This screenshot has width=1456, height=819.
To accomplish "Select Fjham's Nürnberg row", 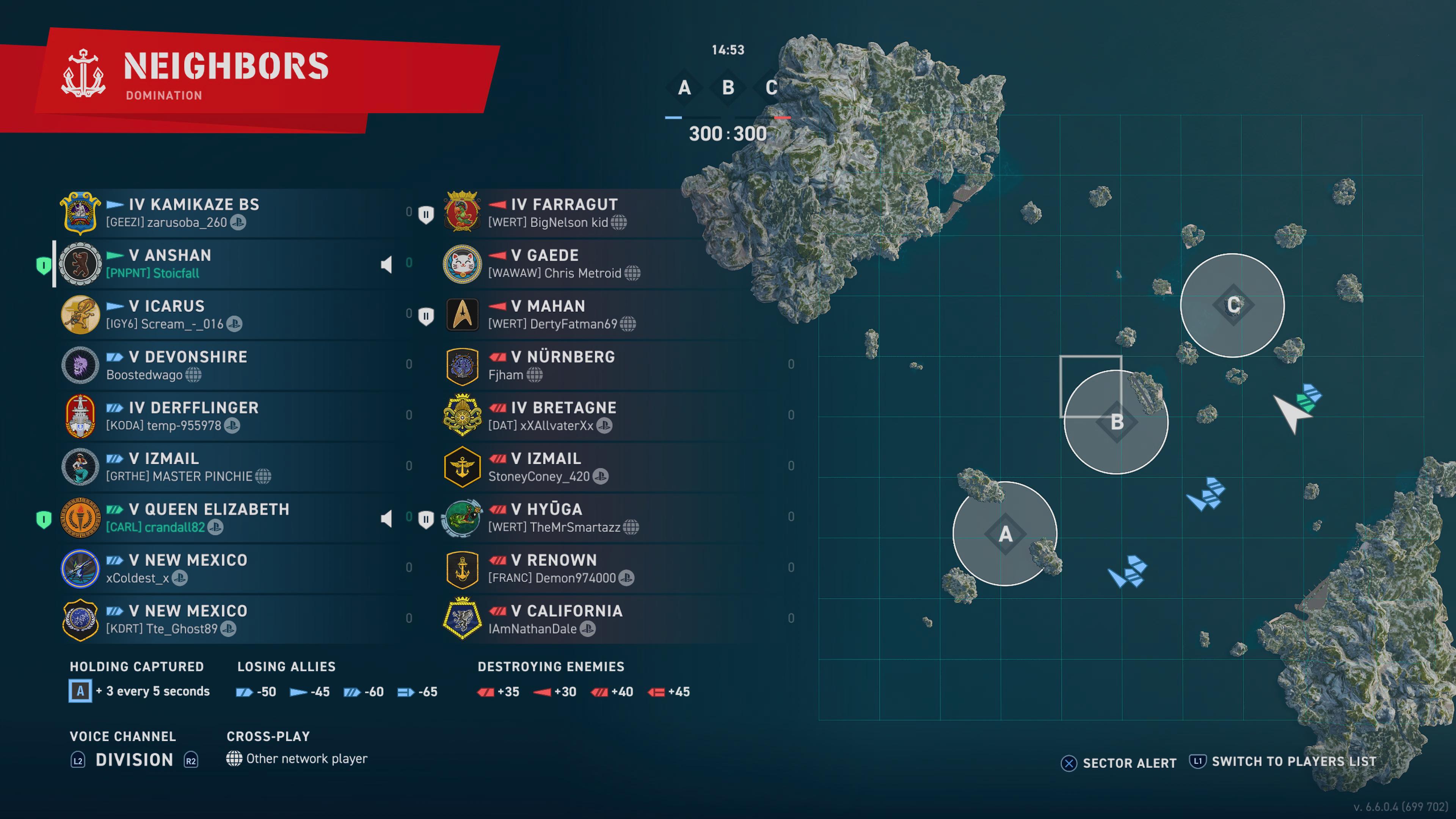I will click(593, 366).
